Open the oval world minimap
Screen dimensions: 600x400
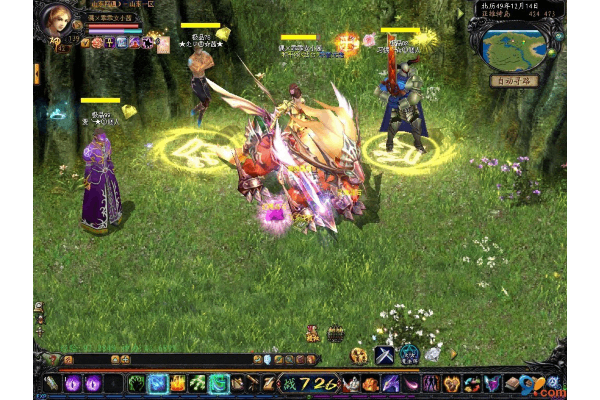513,45
